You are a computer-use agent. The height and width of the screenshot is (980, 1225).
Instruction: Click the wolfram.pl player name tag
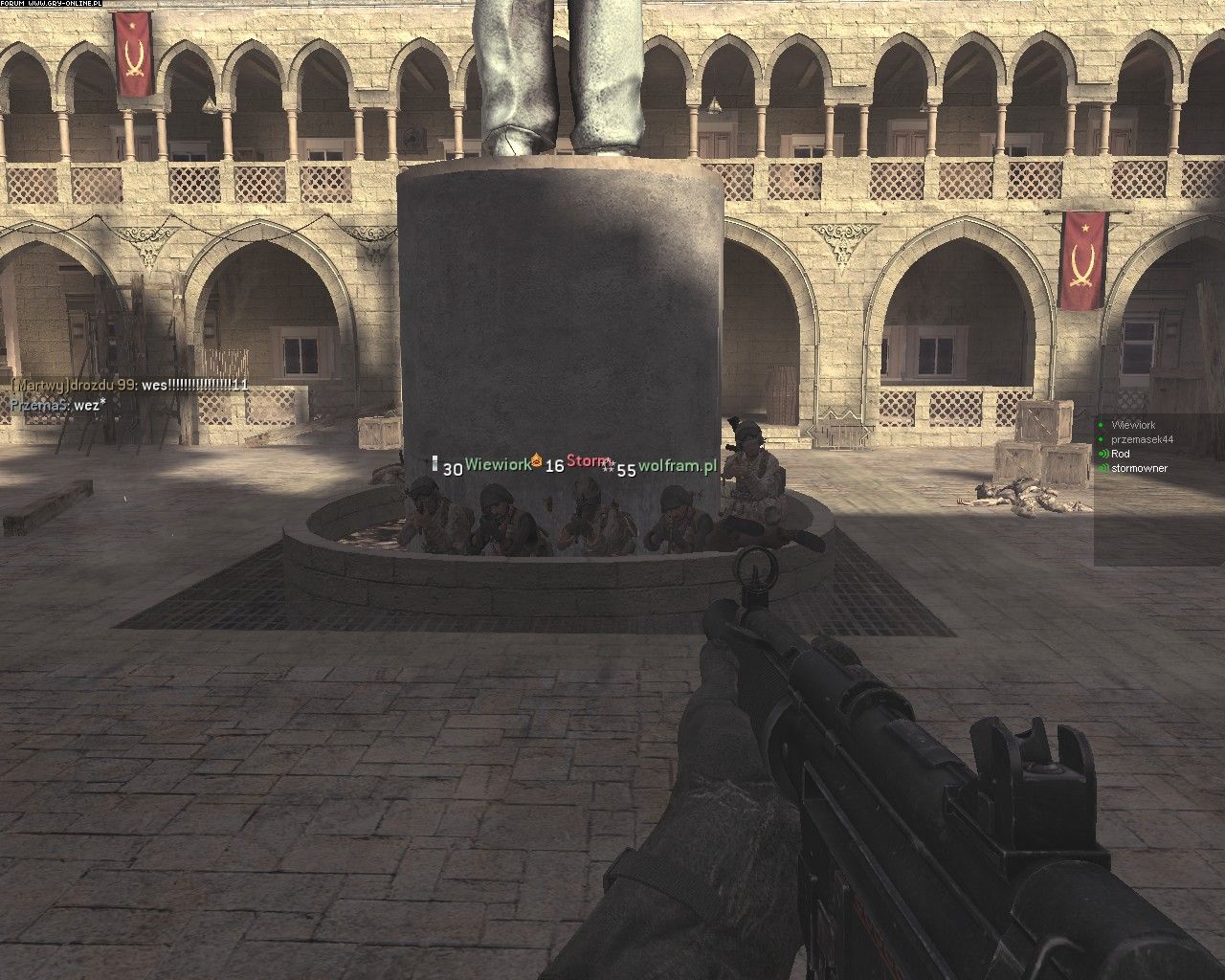coord(678,466)
